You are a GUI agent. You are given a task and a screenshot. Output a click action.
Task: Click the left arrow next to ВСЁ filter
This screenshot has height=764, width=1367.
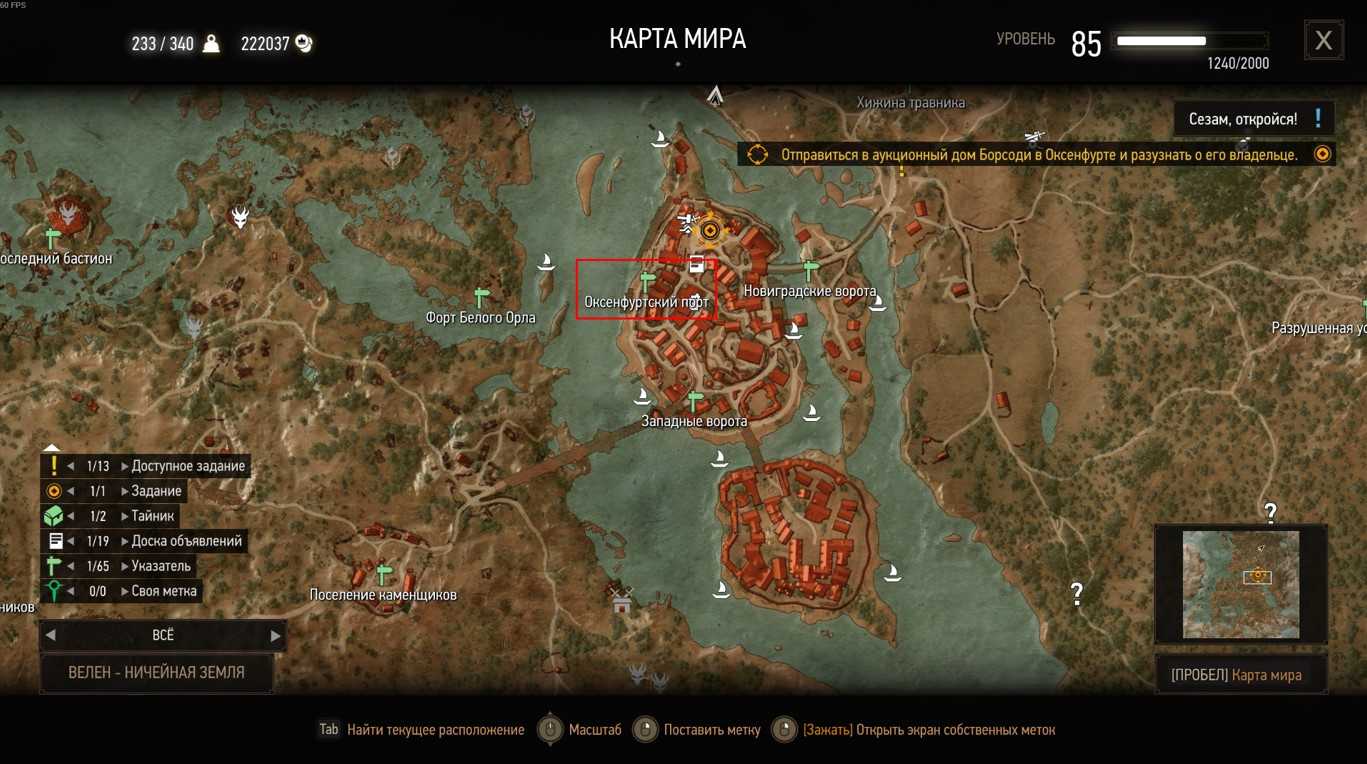click(x=51, y=636)
